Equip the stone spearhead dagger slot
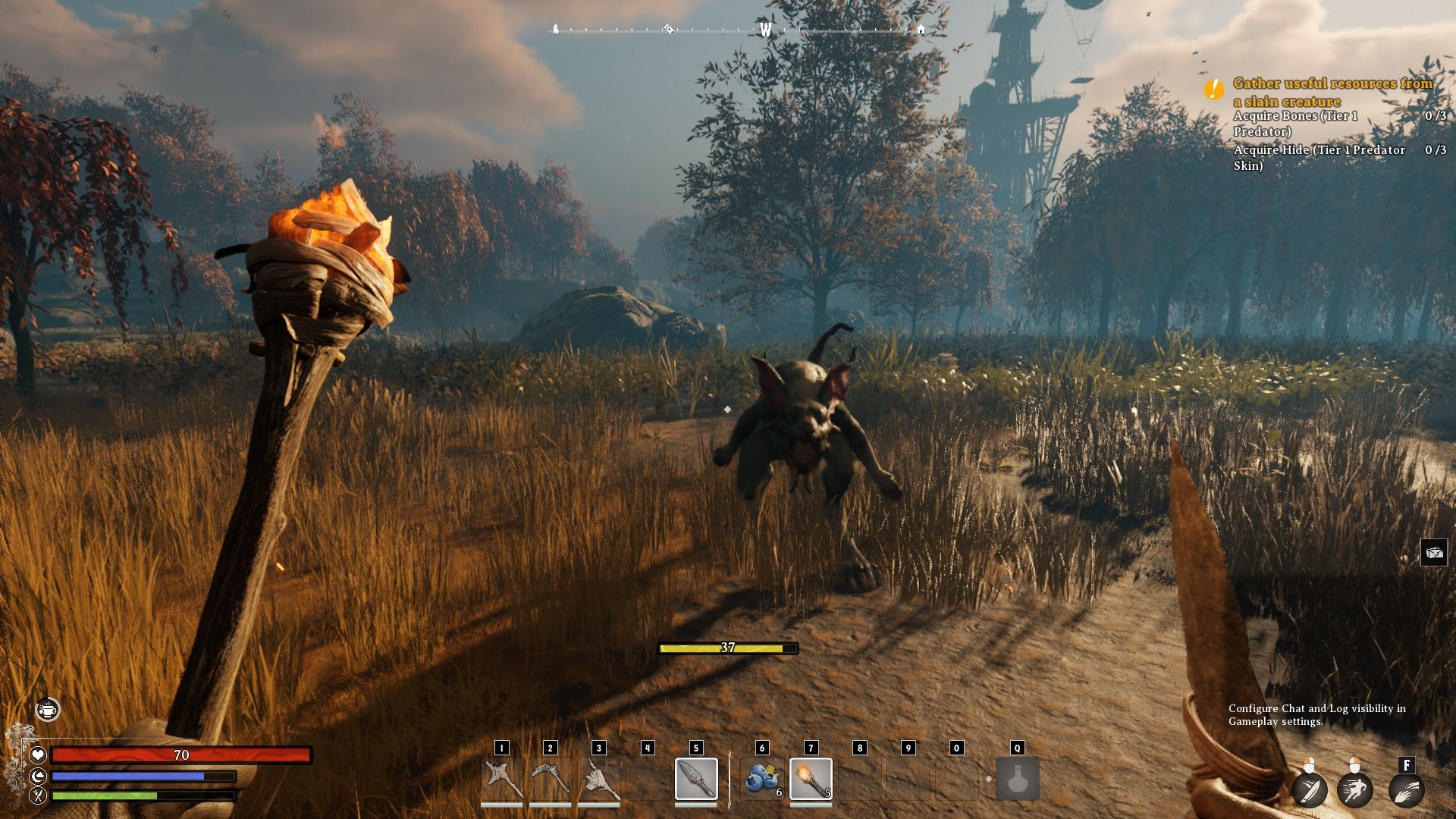Image resolution: width=1456 pixels, height=819 pixels. click(696, 779)
